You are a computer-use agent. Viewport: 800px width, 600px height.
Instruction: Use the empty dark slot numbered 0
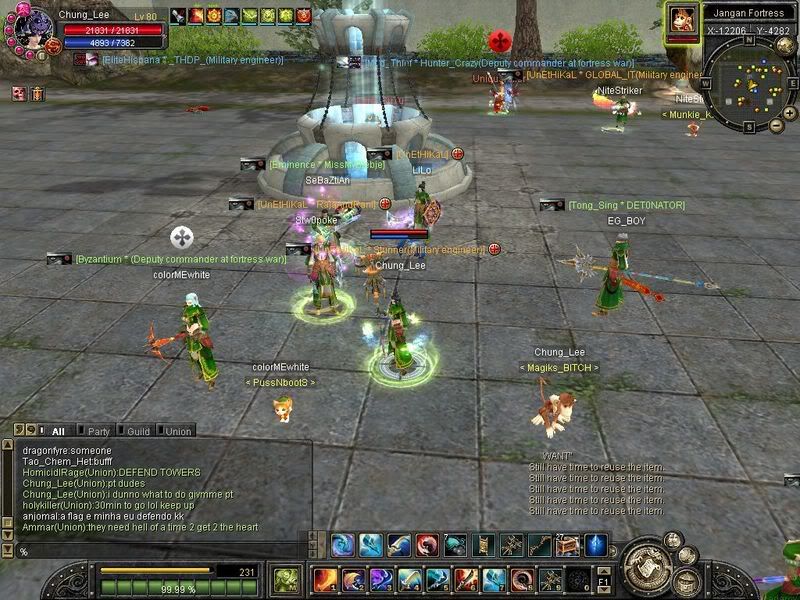(578, 579)
